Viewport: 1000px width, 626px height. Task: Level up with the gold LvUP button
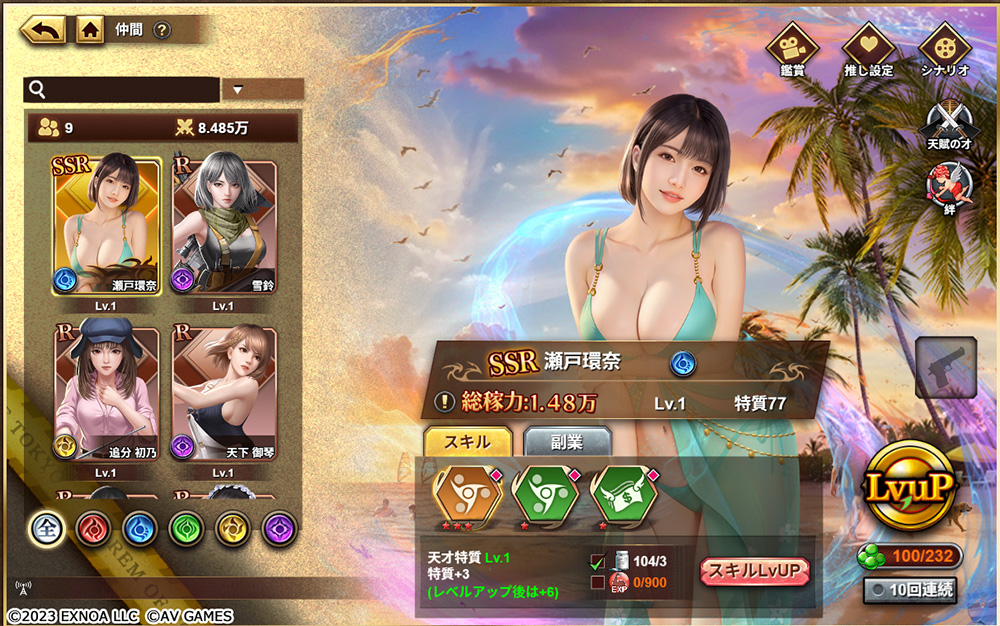click(910, 489)
